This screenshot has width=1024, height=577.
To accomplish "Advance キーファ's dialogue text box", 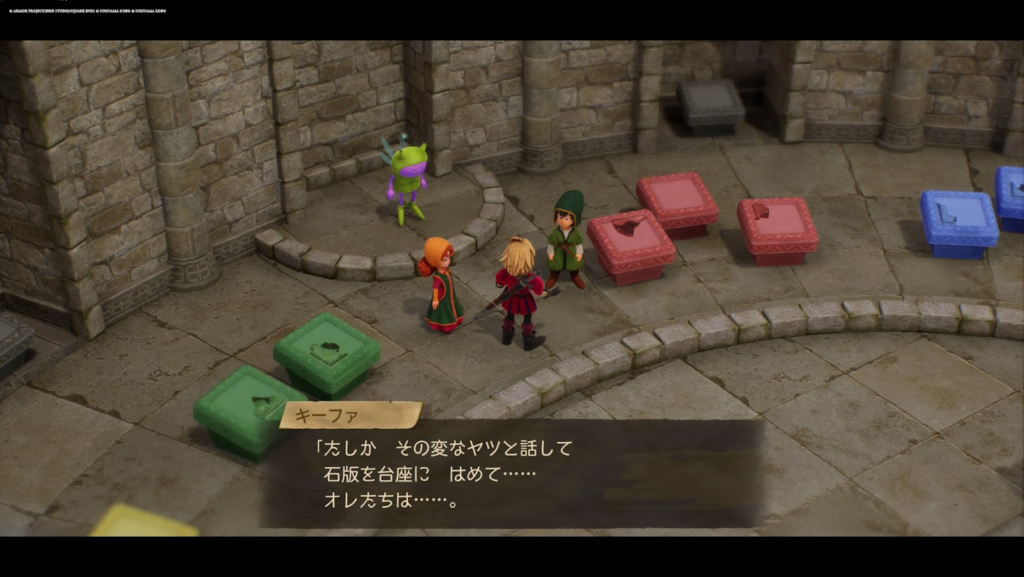I will coord(511,473).
